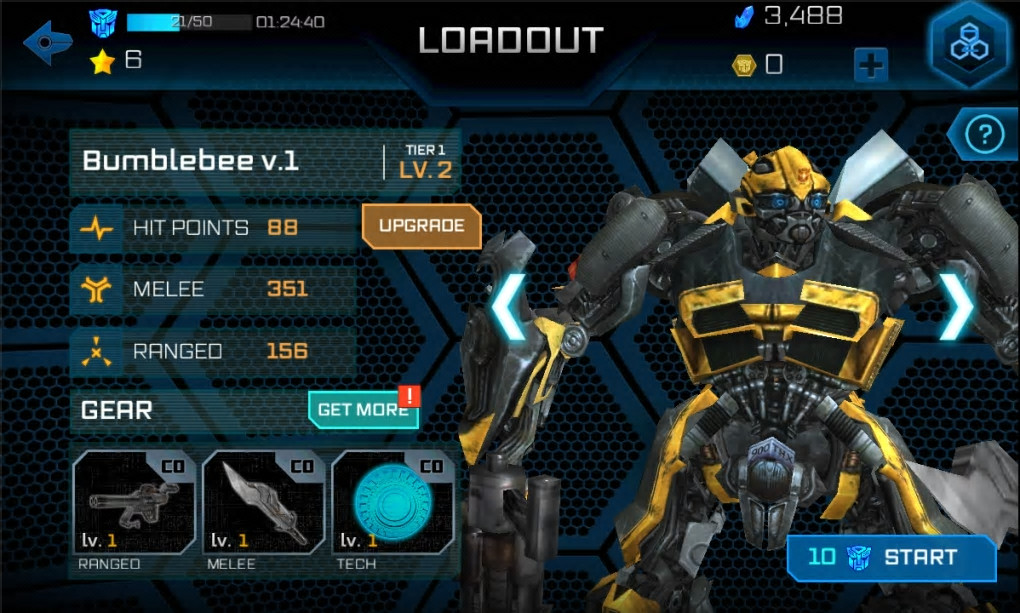Start the mission for 10 energy
This screenshot has height=613, width=1020.
click(x=891, y=557)
